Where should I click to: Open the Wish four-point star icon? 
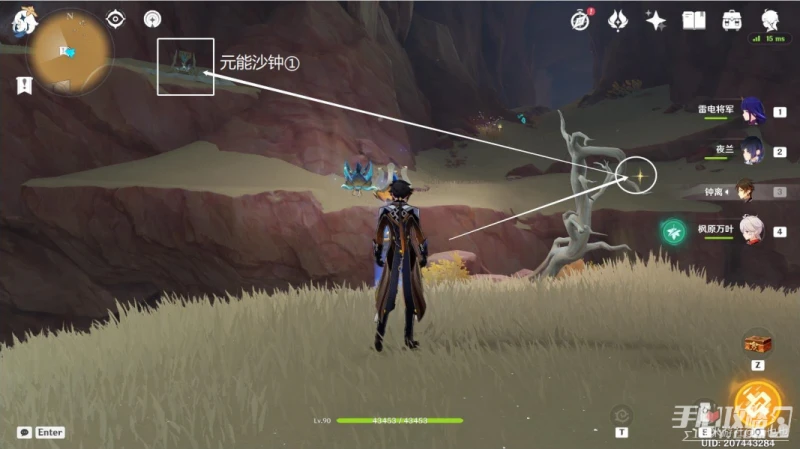tap(656, 20)
